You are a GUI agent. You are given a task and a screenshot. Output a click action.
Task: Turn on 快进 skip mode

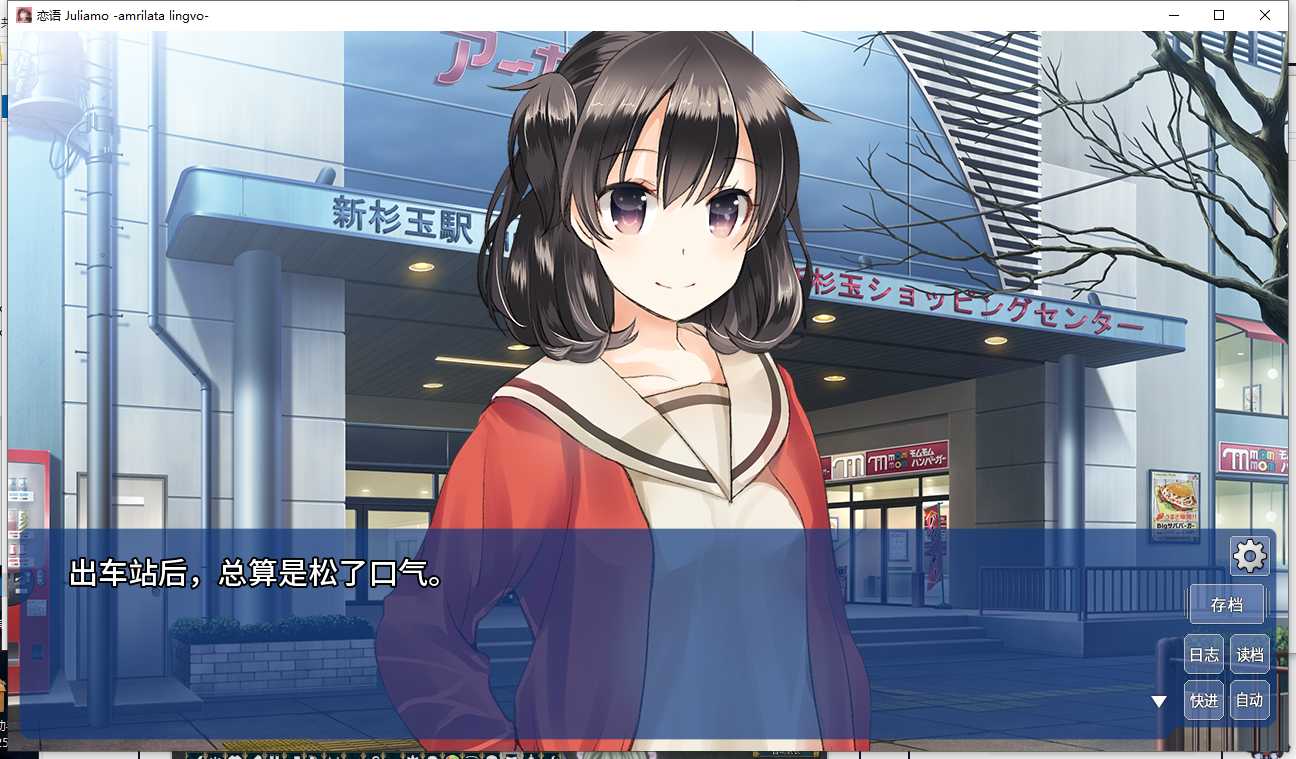click(x=1203, y=700)
